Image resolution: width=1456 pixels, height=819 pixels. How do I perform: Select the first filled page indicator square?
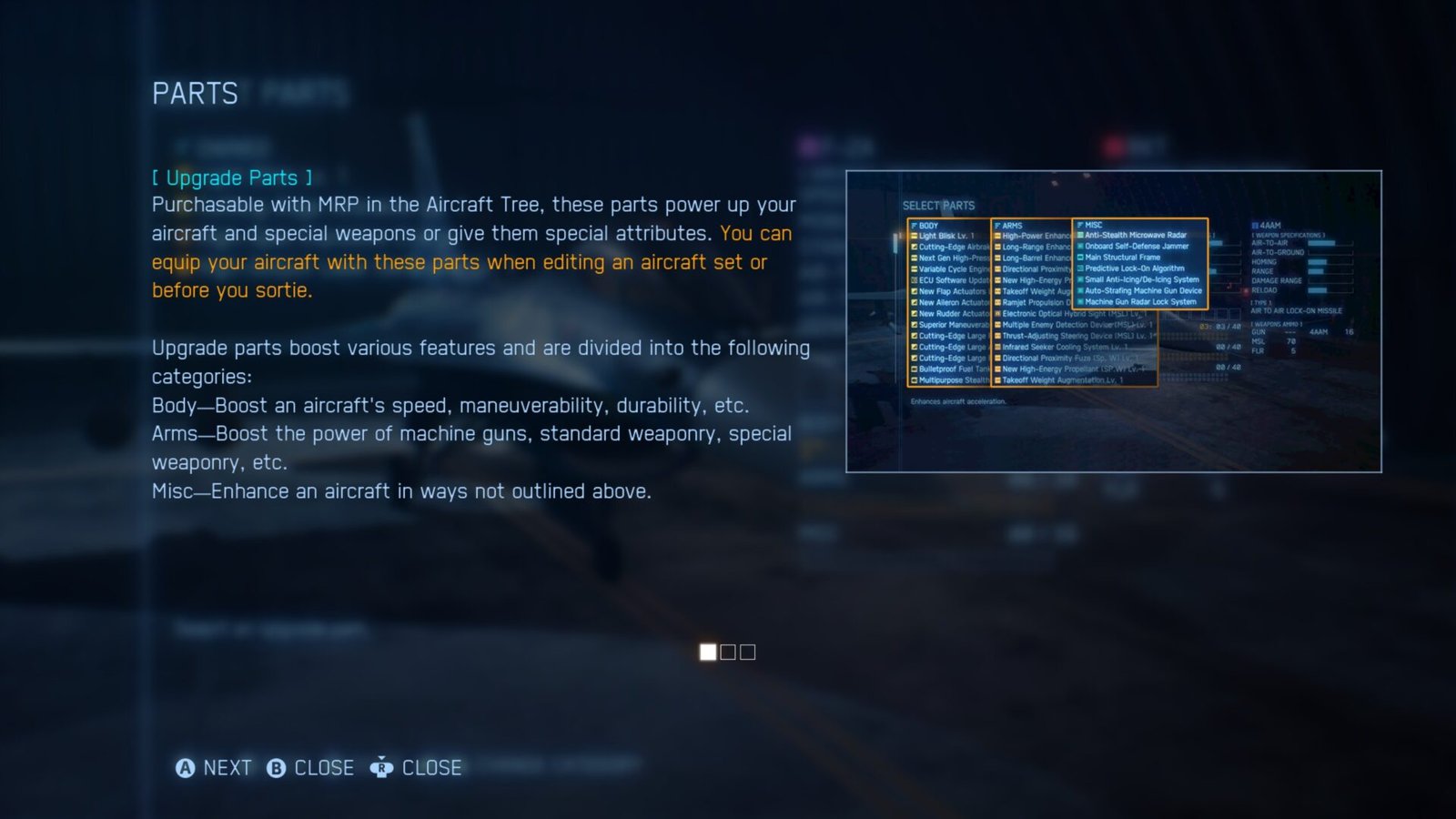point(708,652)
